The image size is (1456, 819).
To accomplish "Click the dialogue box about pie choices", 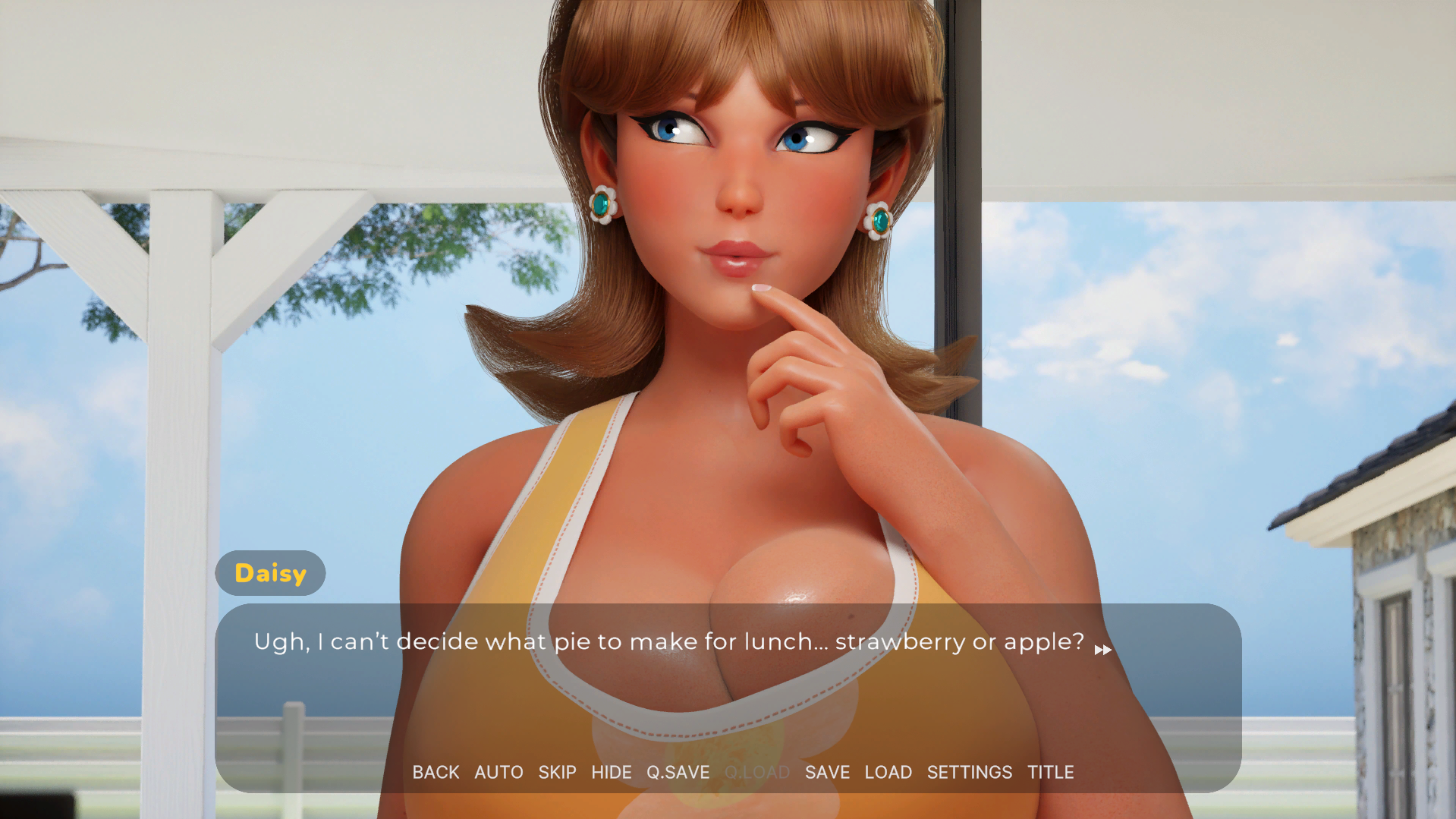I will 668,641.
